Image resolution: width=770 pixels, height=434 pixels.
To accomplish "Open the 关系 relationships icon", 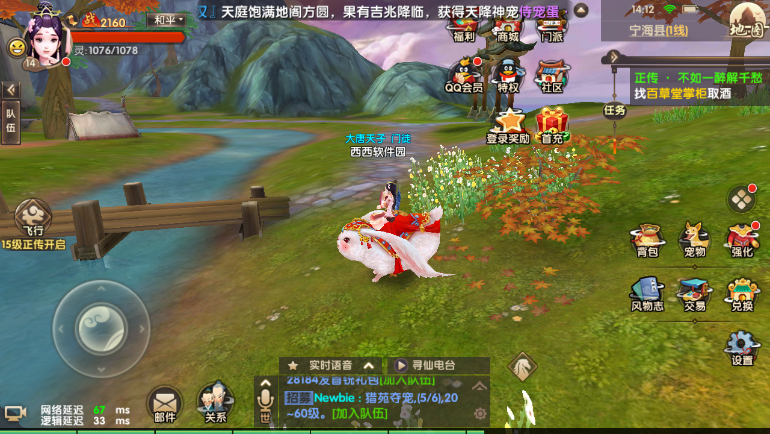I will pyautogui.click(x=212, y=404).
